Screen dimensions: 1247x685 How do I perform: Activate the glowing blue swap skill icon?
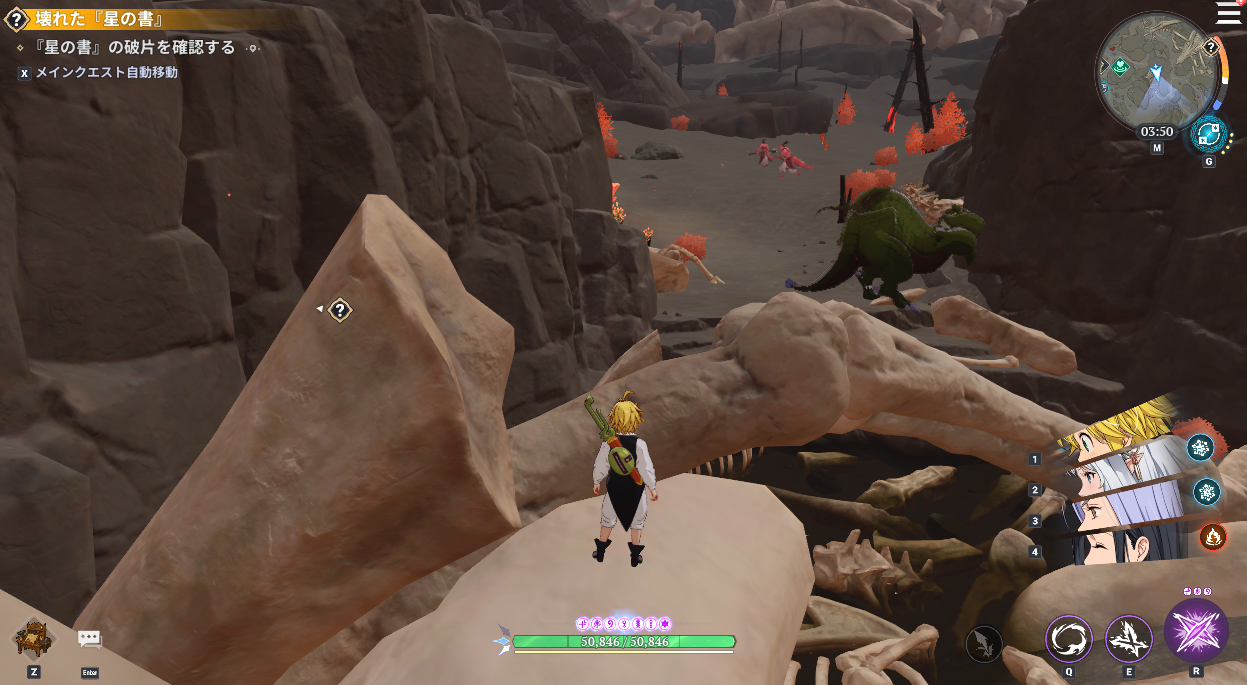click(1208, 133)
